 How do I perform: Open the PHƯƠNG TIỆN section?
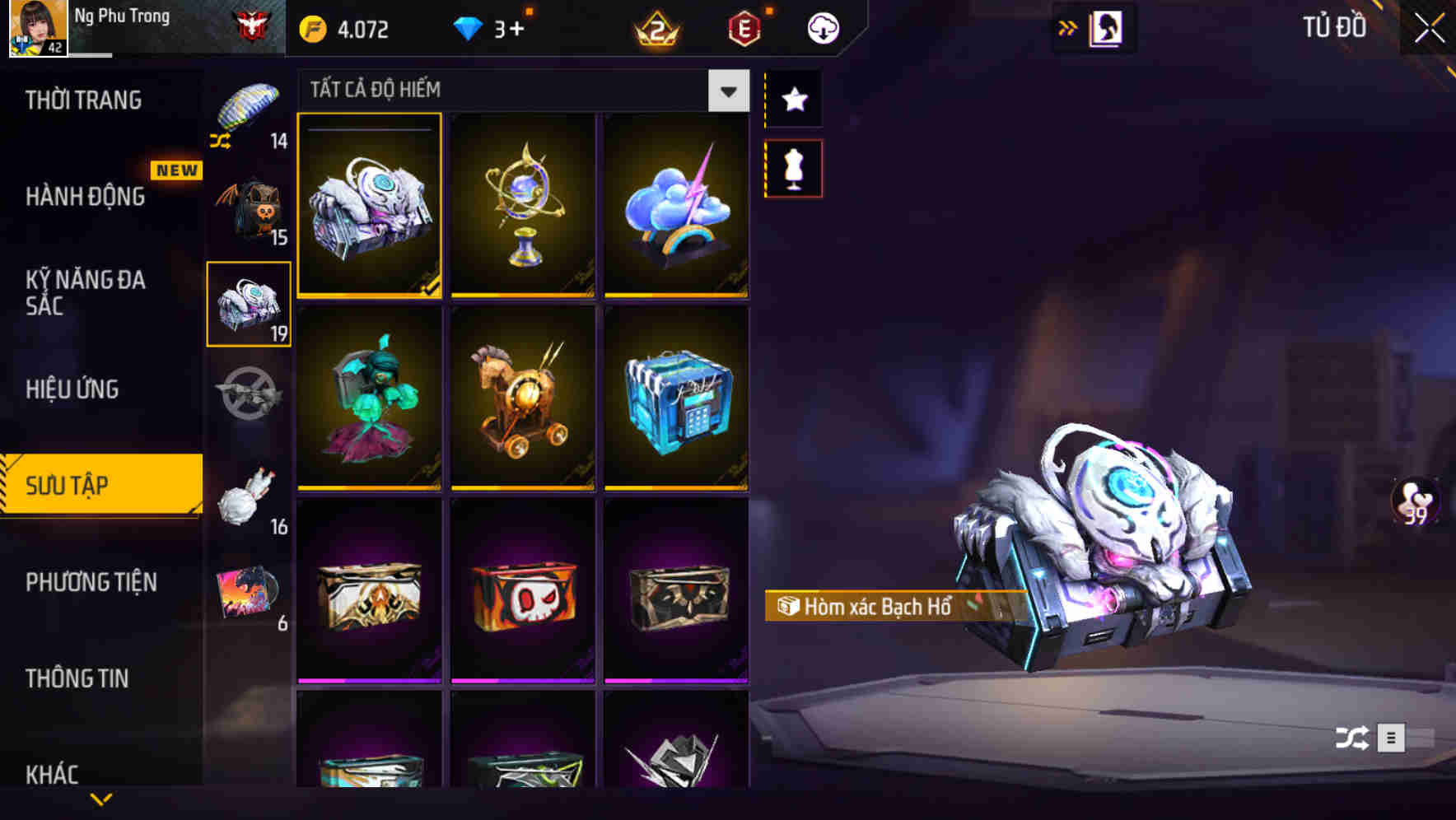89,582
